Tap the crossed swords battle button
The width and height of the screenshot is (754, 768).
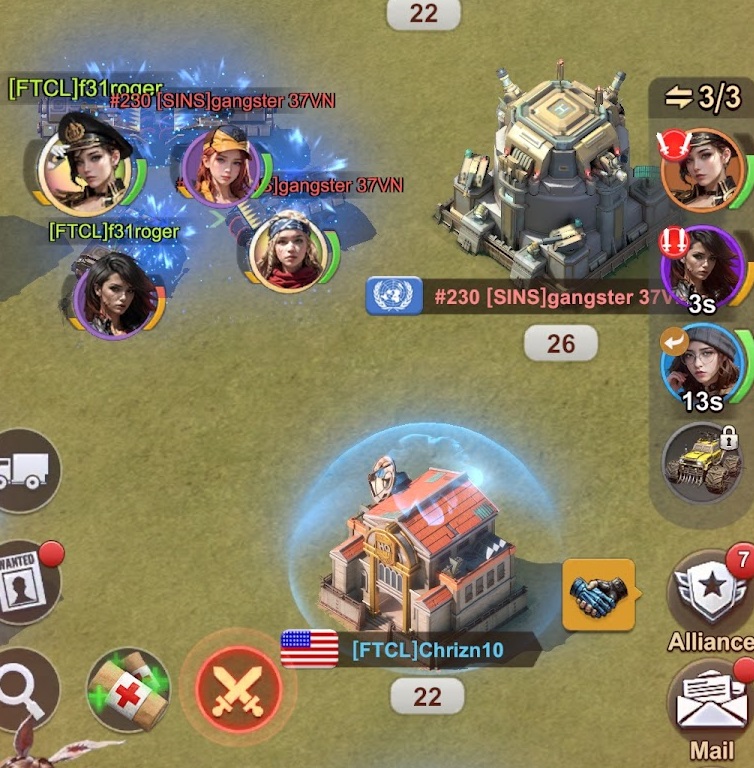(x=239, y=690)
